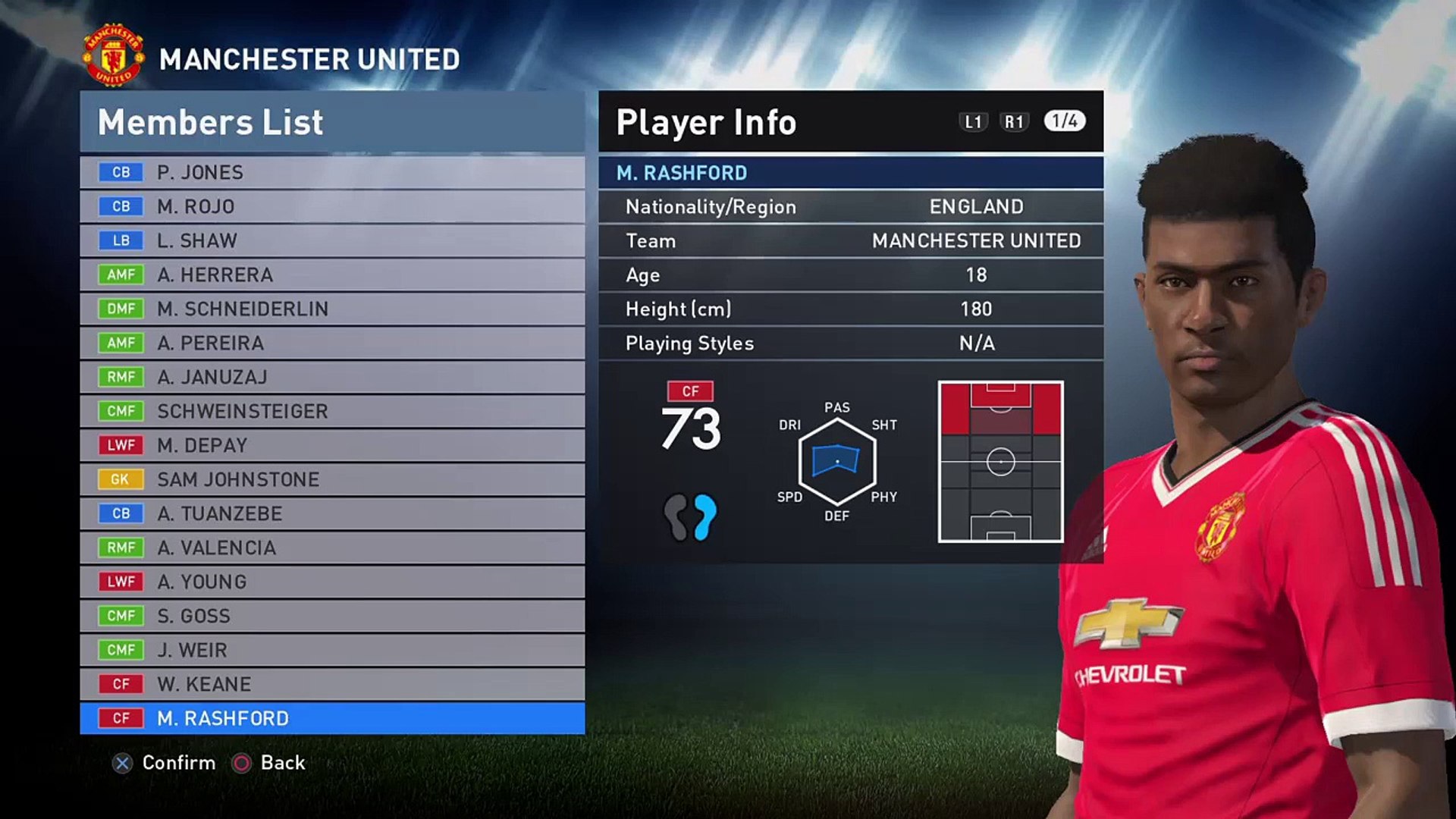
Task: Pick J. Weir's entry
Action: click(332, 650)
